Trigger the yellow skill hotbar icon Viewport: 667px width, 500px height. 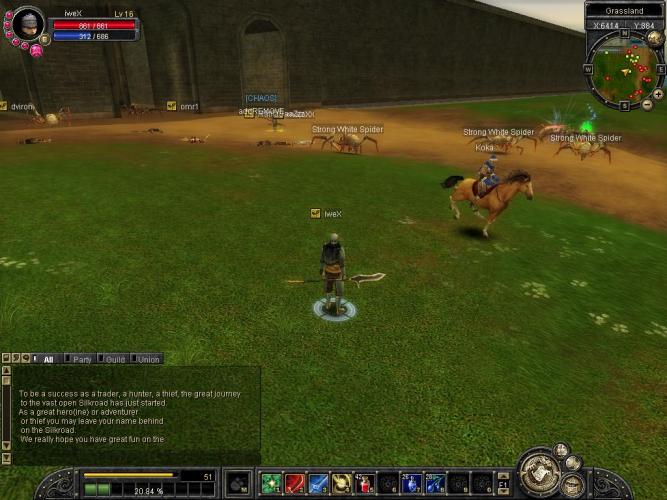pos(341,483)
